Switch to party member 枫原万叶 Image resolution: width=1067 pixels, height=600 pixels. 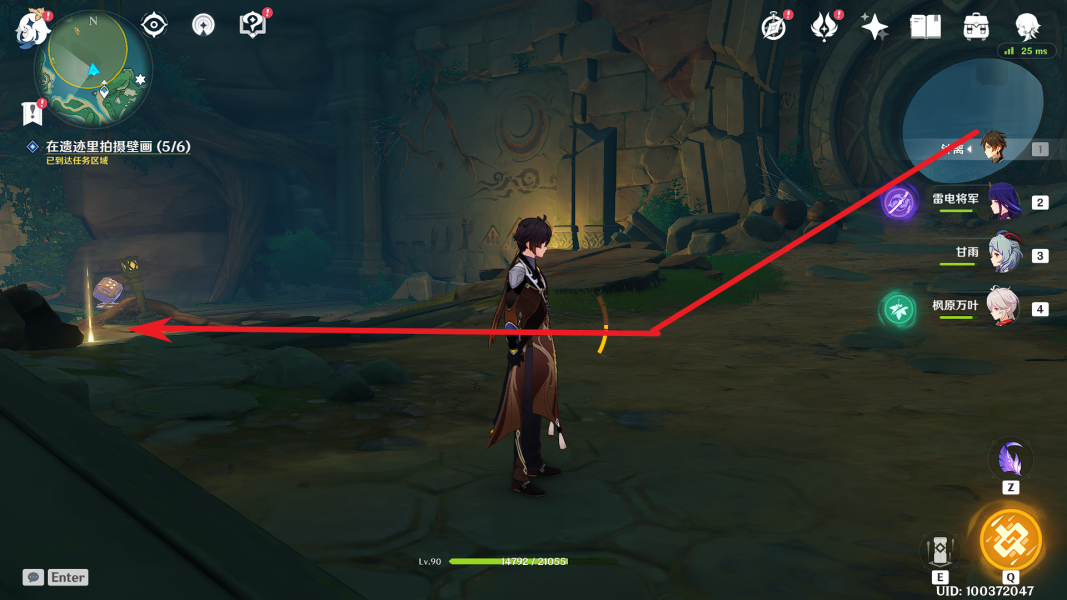(x=1004, y=308)
